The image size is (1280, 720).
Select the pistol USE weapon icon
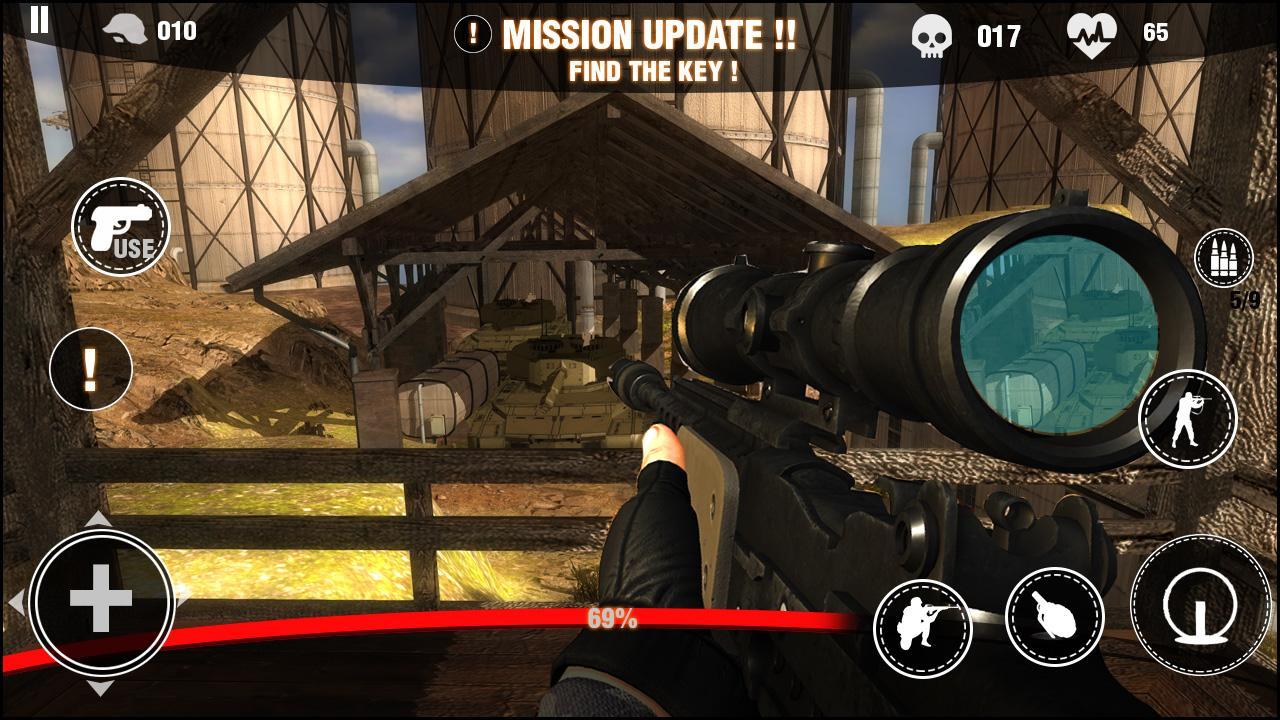[120, 230]
